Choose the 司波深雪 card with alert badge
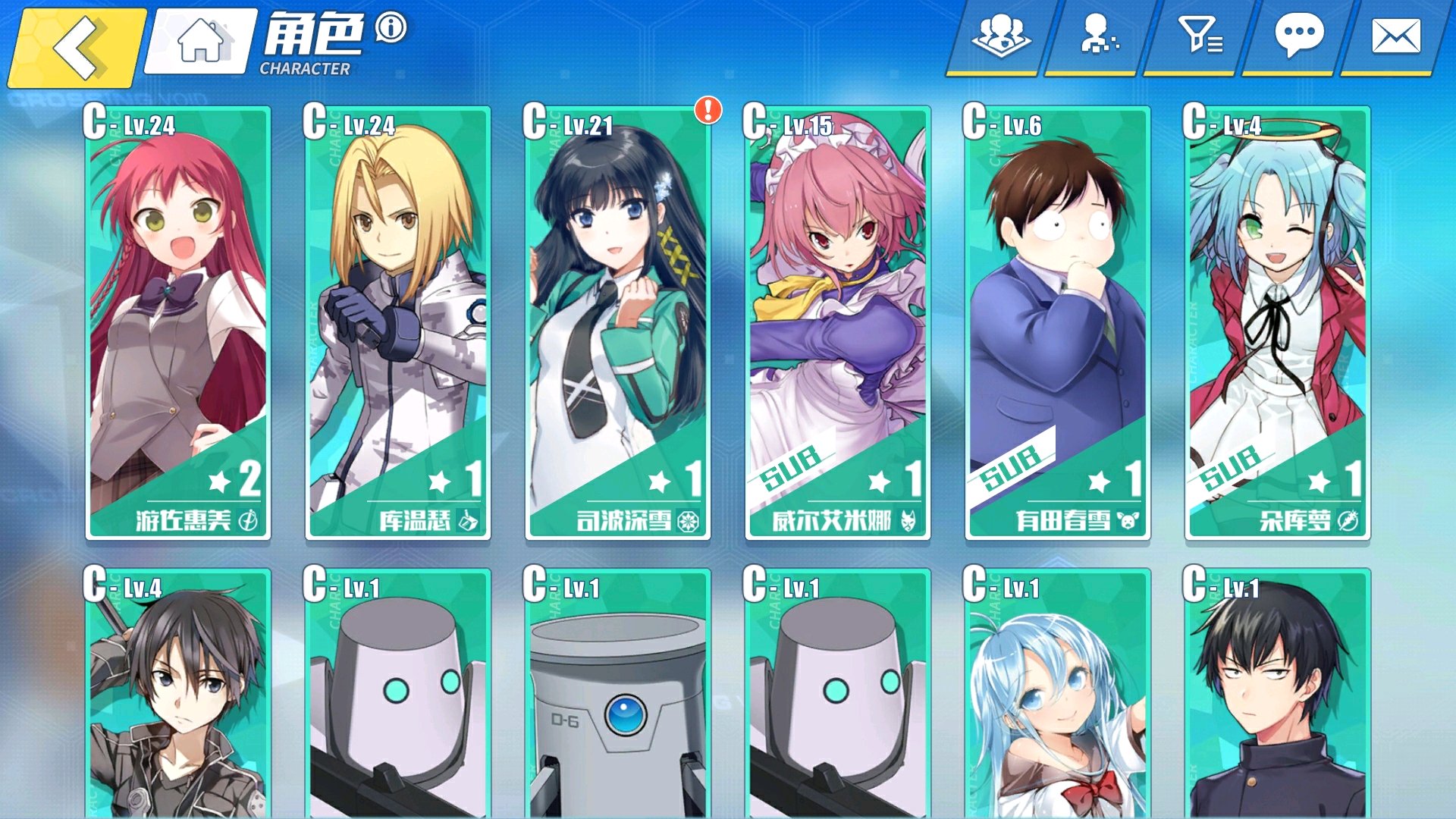The image size is (1456, 819). tap(618, 323)
